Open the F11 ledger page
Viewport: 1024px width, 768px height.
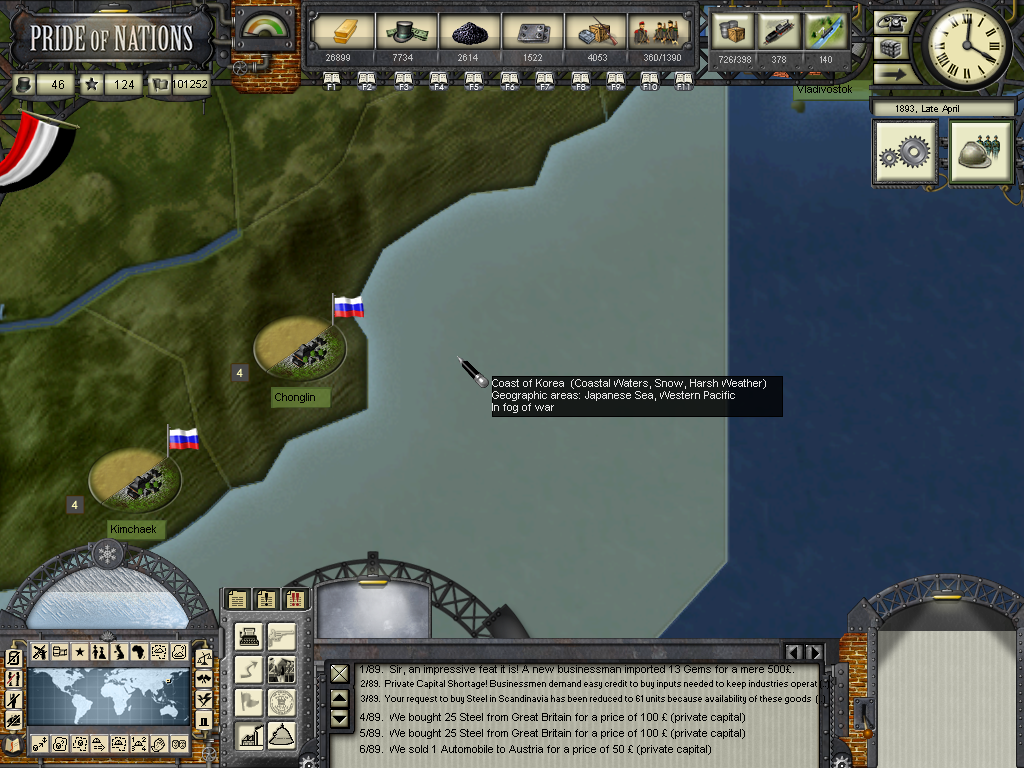684,80
